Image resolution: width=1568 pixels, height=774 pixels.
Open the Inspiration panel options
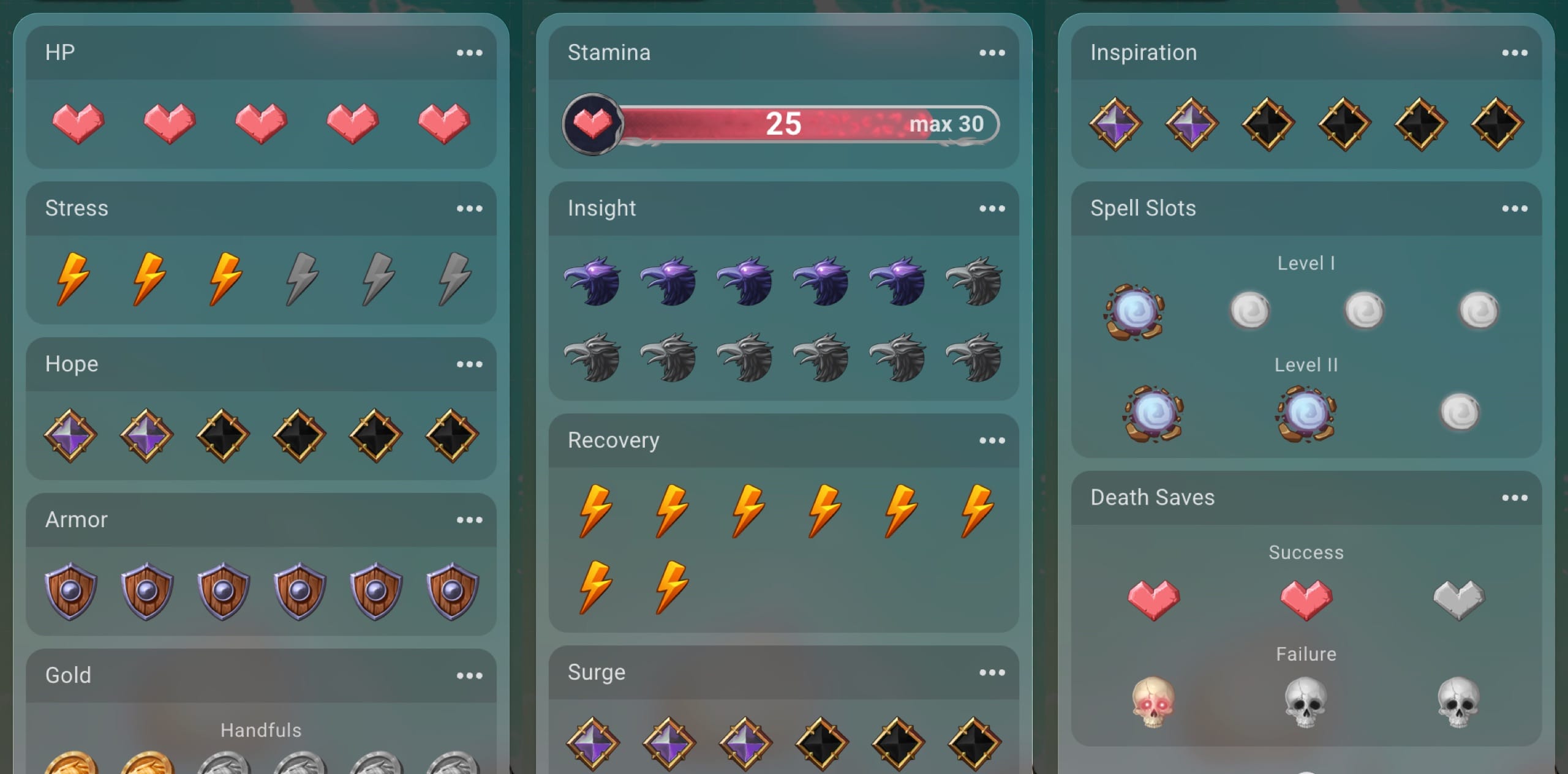(1514, 53)
